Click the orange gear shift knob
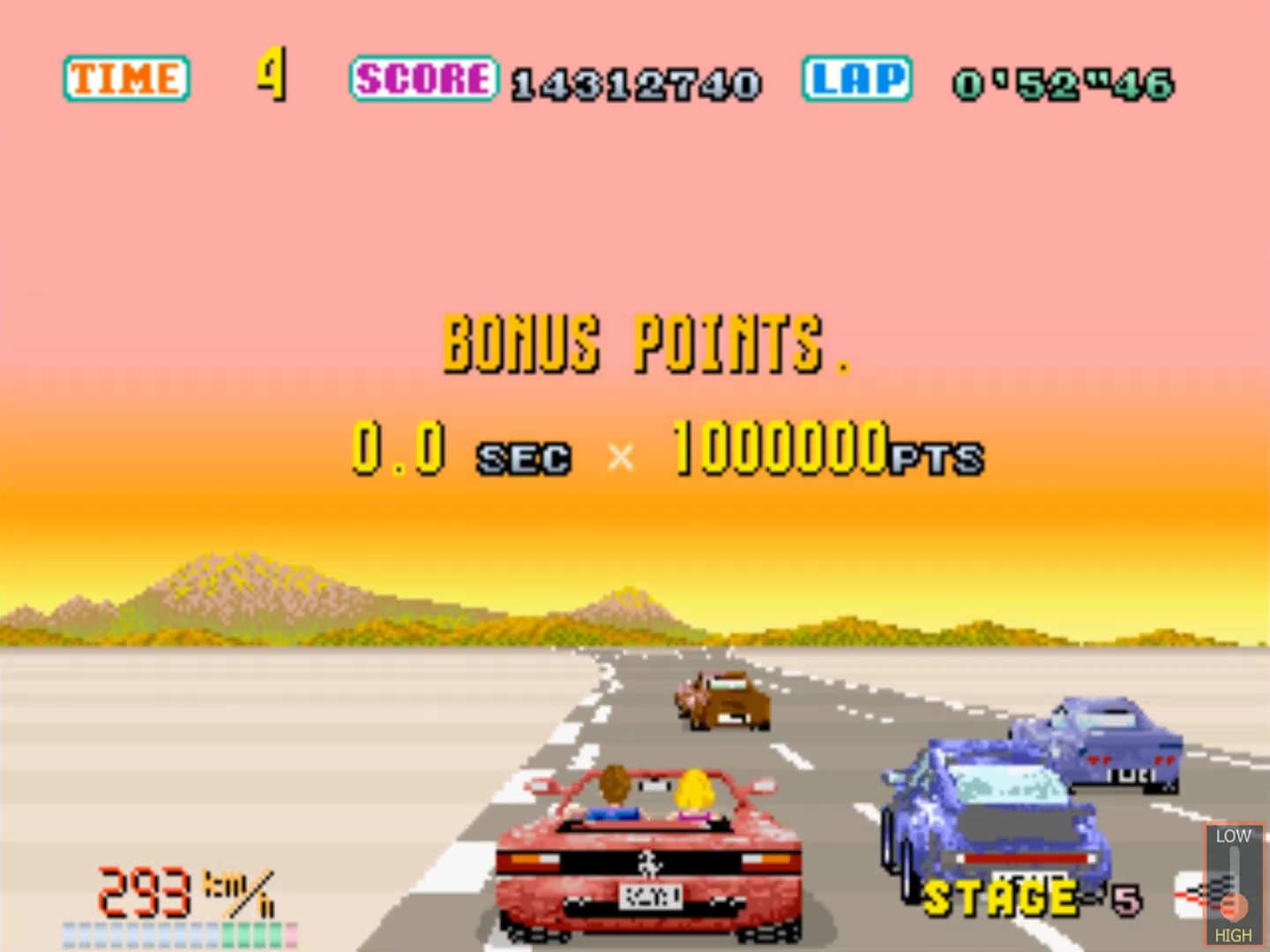 pyautogui.click(x=1234, y=905)
